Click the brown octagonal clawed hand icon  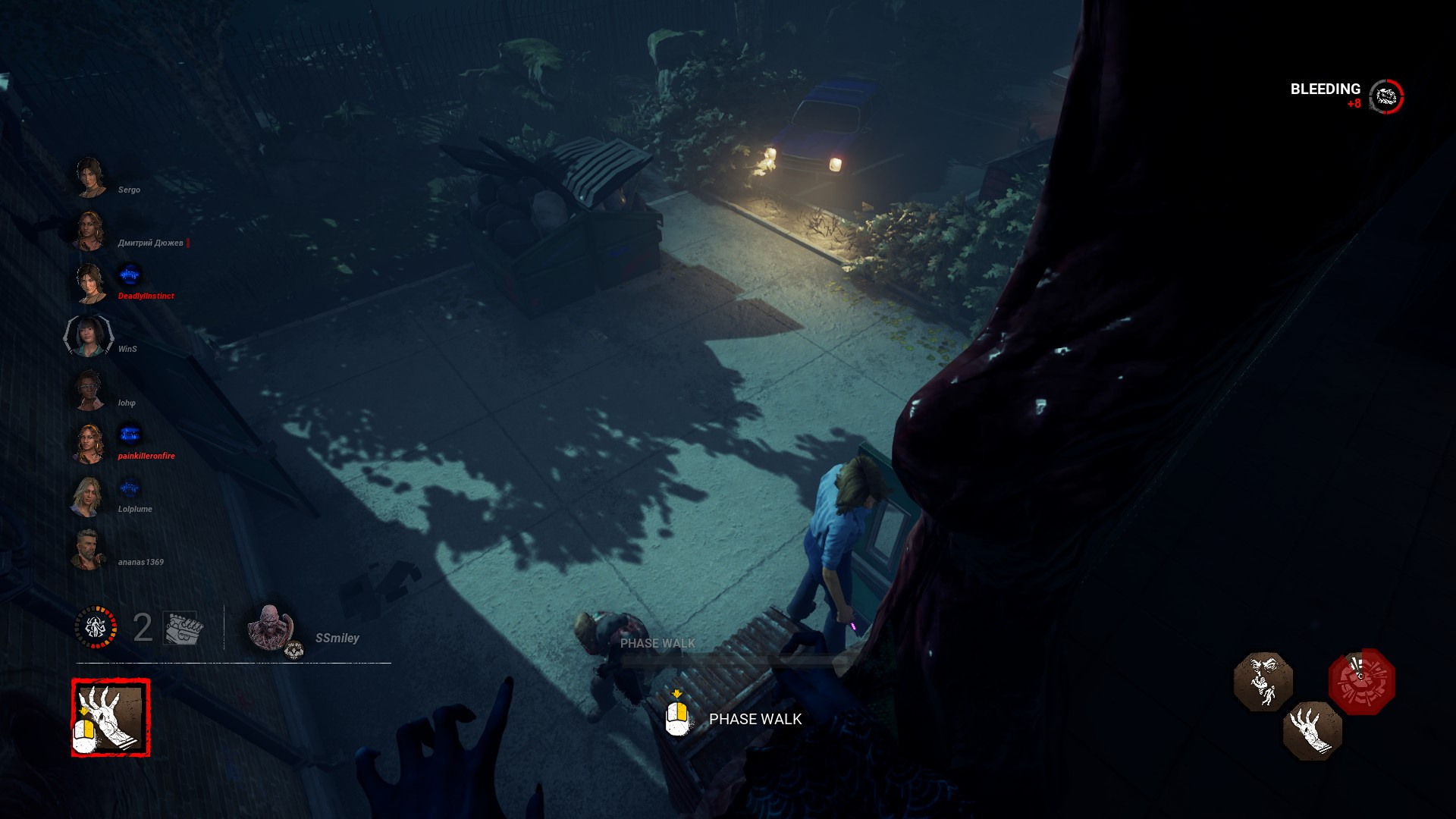coord(1312,730)
